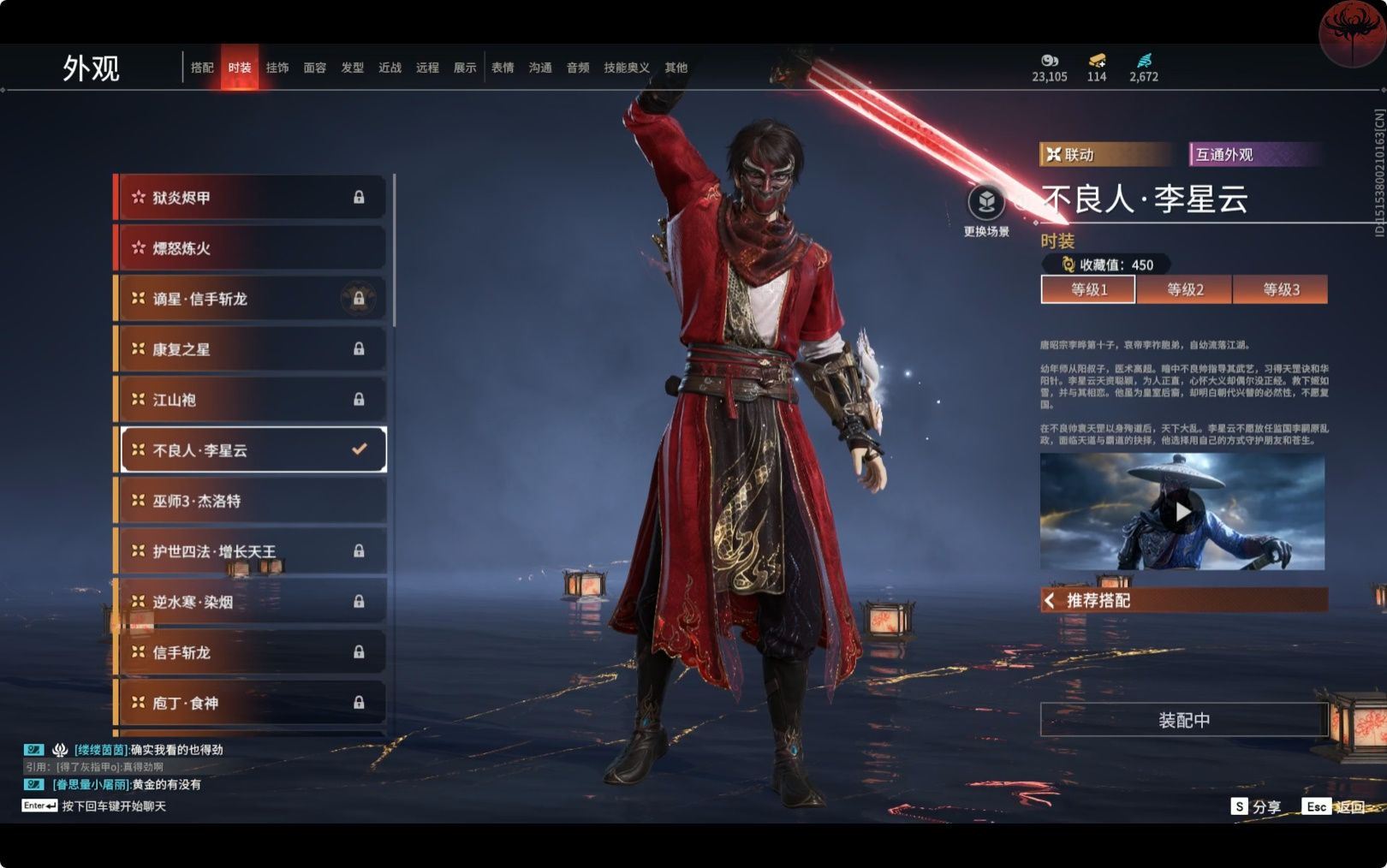Viewport: 1387px width, 868px height.
Task: Choose the 狱炎烬甲 outfit
Action: click(250, 198)
